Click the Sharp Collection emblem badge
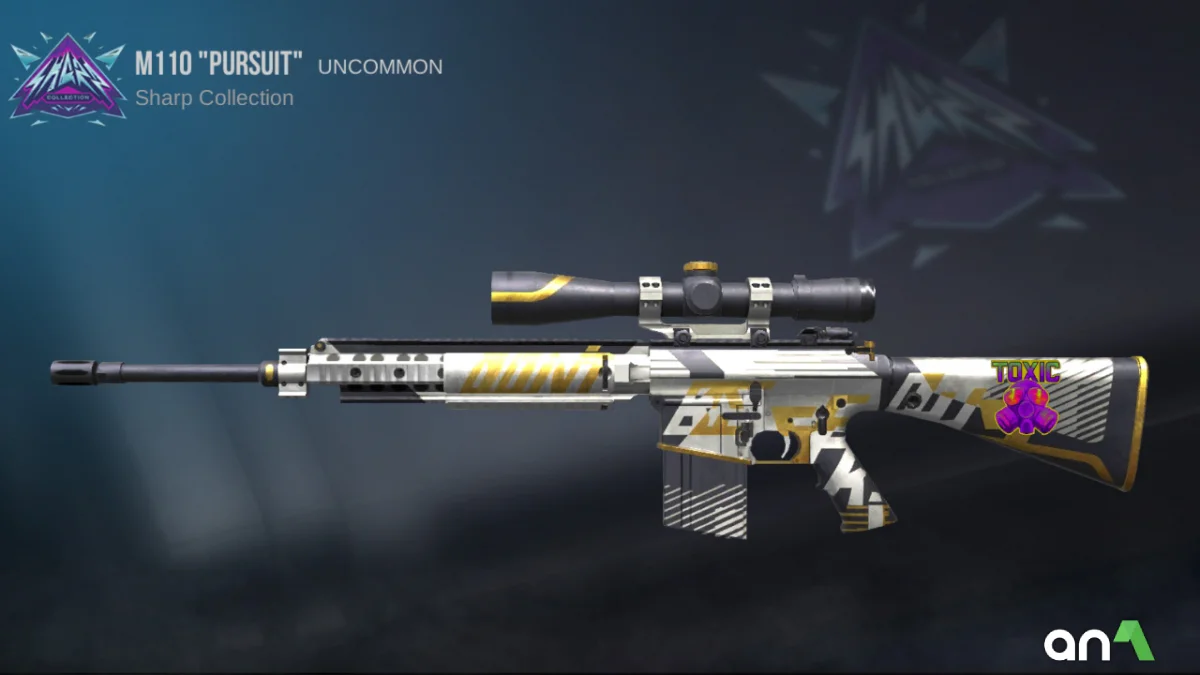 68,80
